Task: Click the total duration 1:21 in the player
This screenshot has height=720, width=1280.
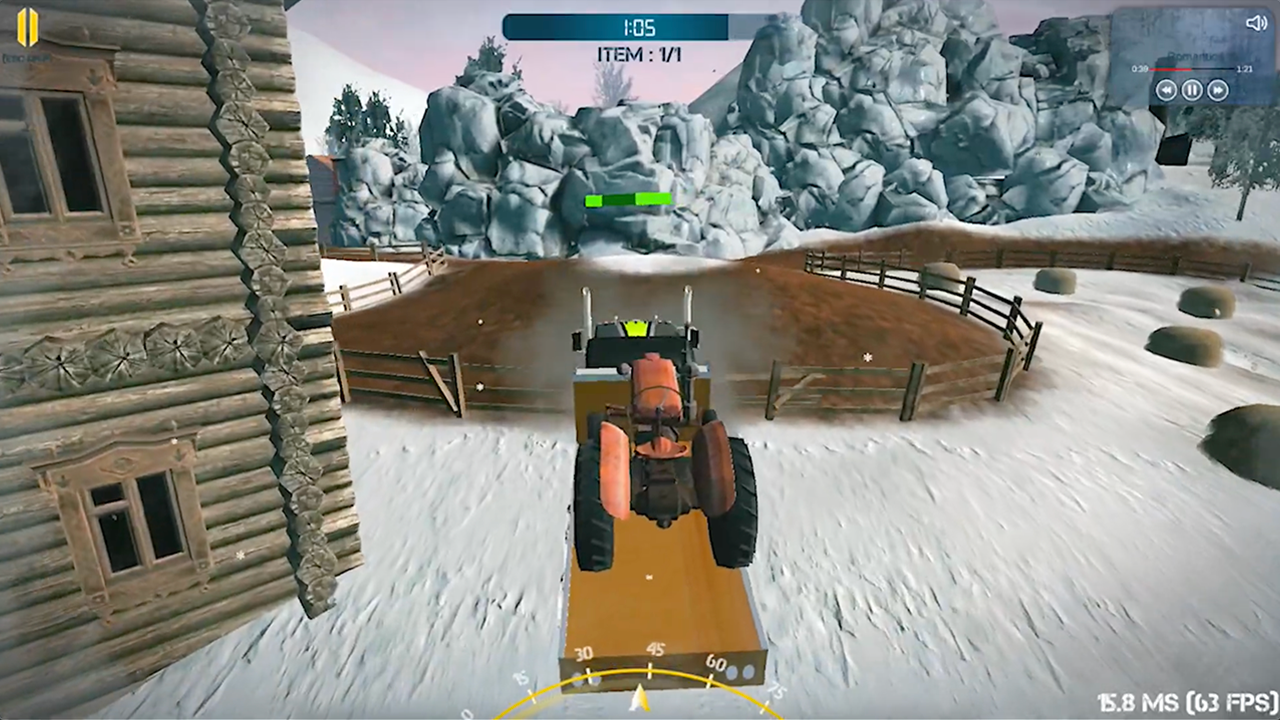Action: point(1244,69)
